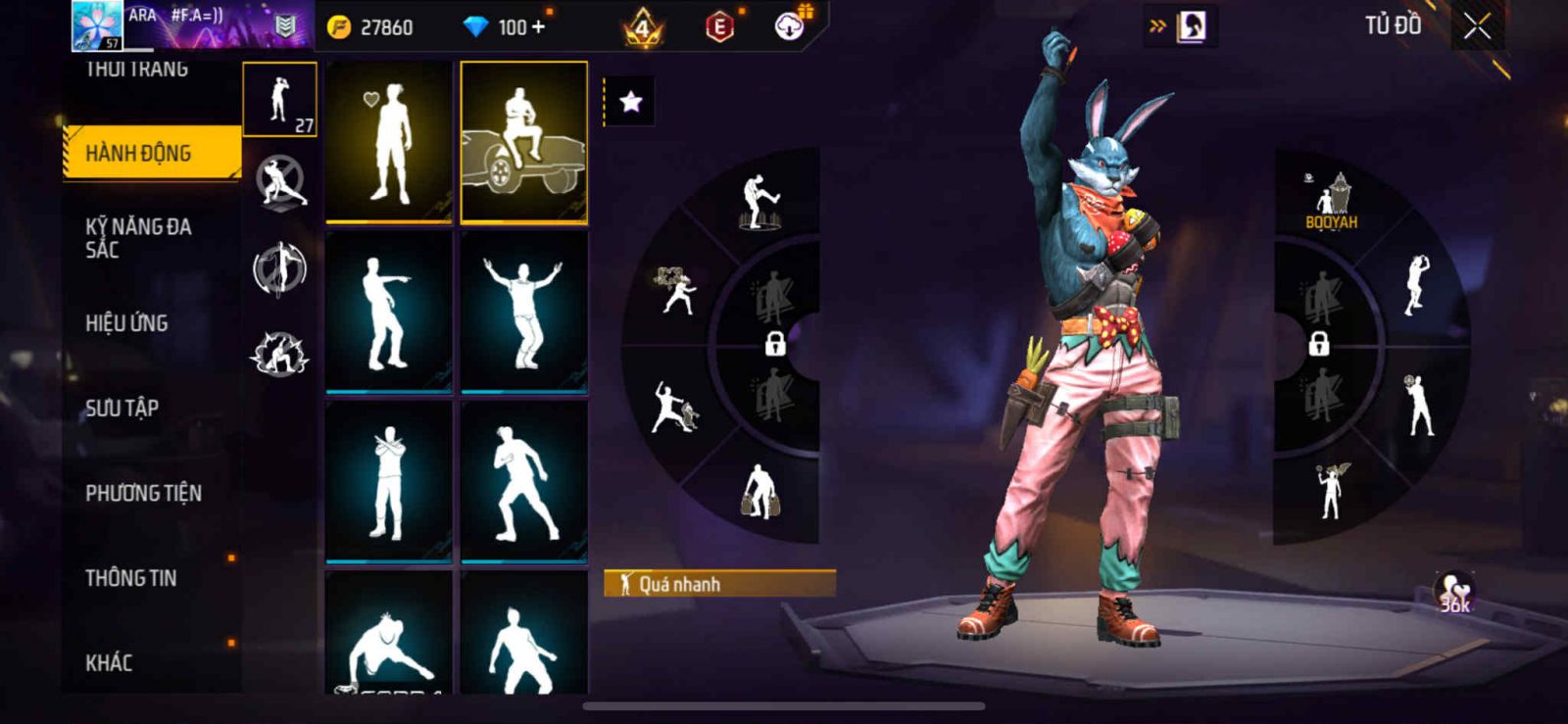The height and width of the screenshot is (724, 1568).
Task: Choose the crossed-arms emote tile
Action: click(x=389, y=482)
